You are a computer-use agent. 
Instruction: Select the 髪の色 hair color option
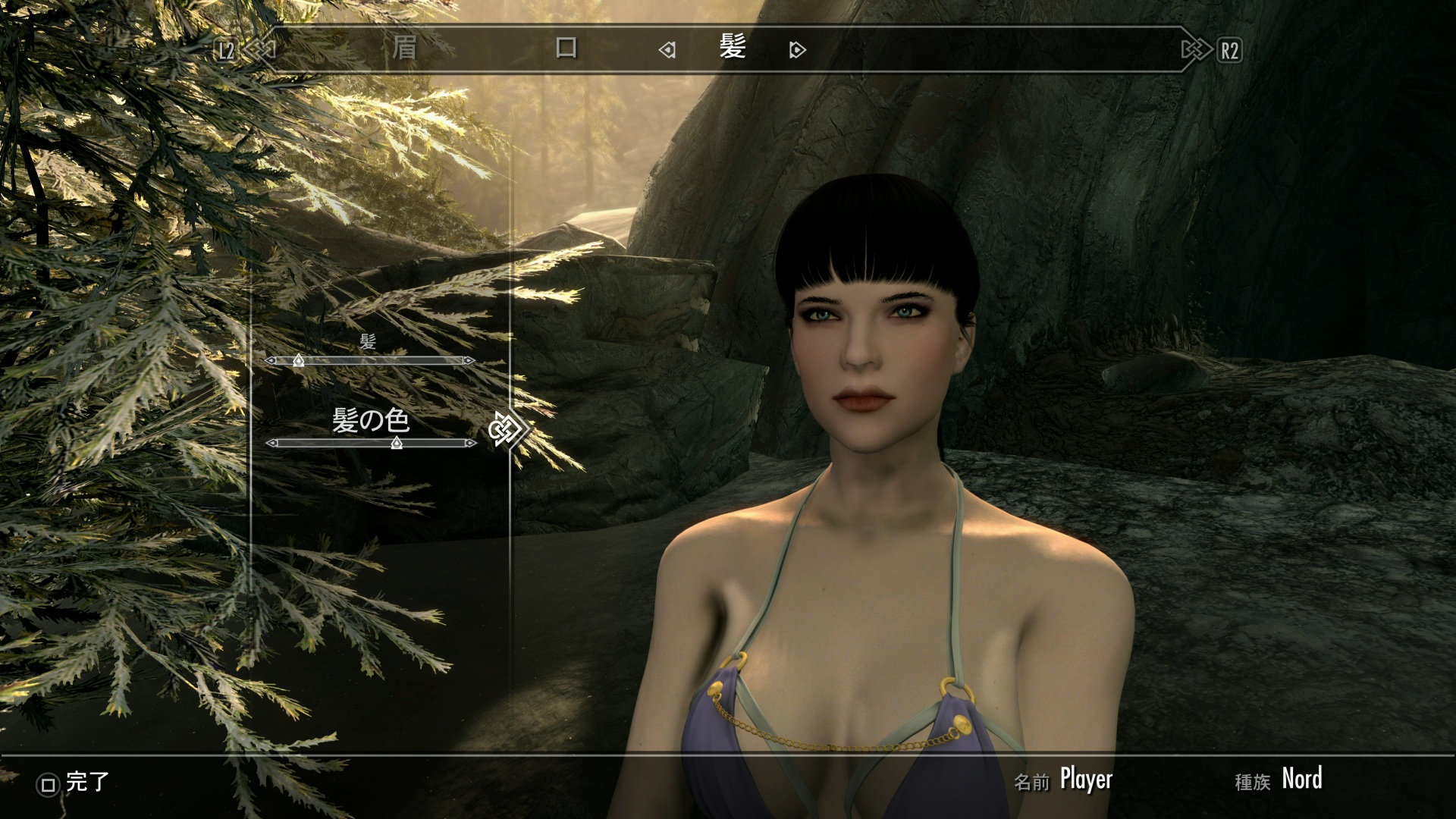[x=371, y=420]
